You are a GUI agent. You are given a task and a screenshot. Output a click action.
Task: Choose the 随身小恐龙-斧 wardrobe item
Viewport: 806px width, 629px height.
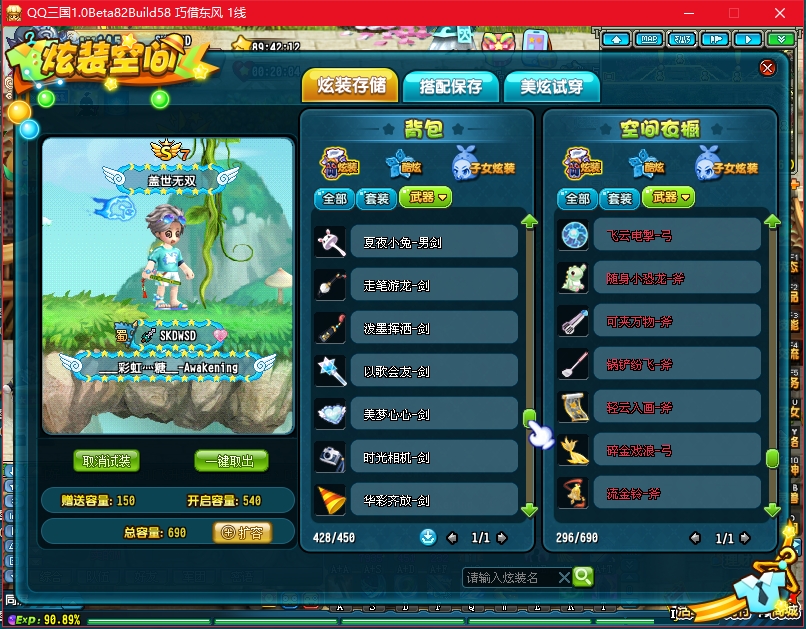coord(675,278)
